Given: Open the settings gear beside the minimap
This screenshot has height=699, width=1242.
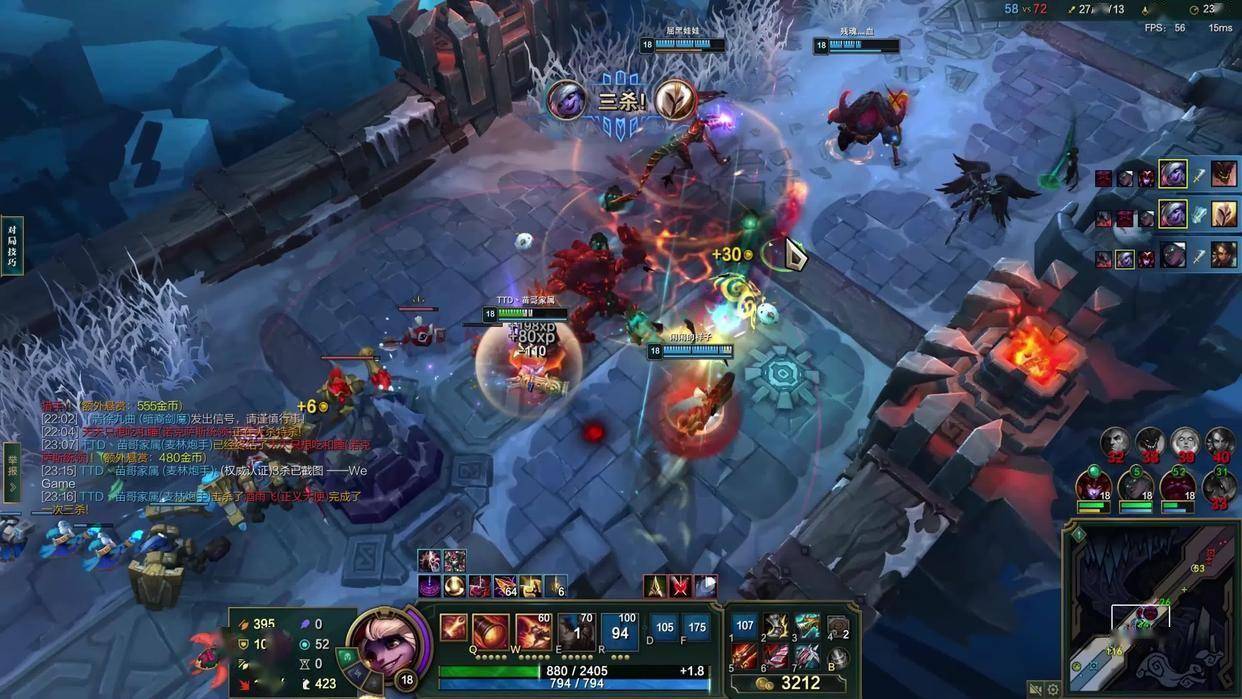Looking at the screenshot, I should pyautogui.click(x=1053, y=689).
